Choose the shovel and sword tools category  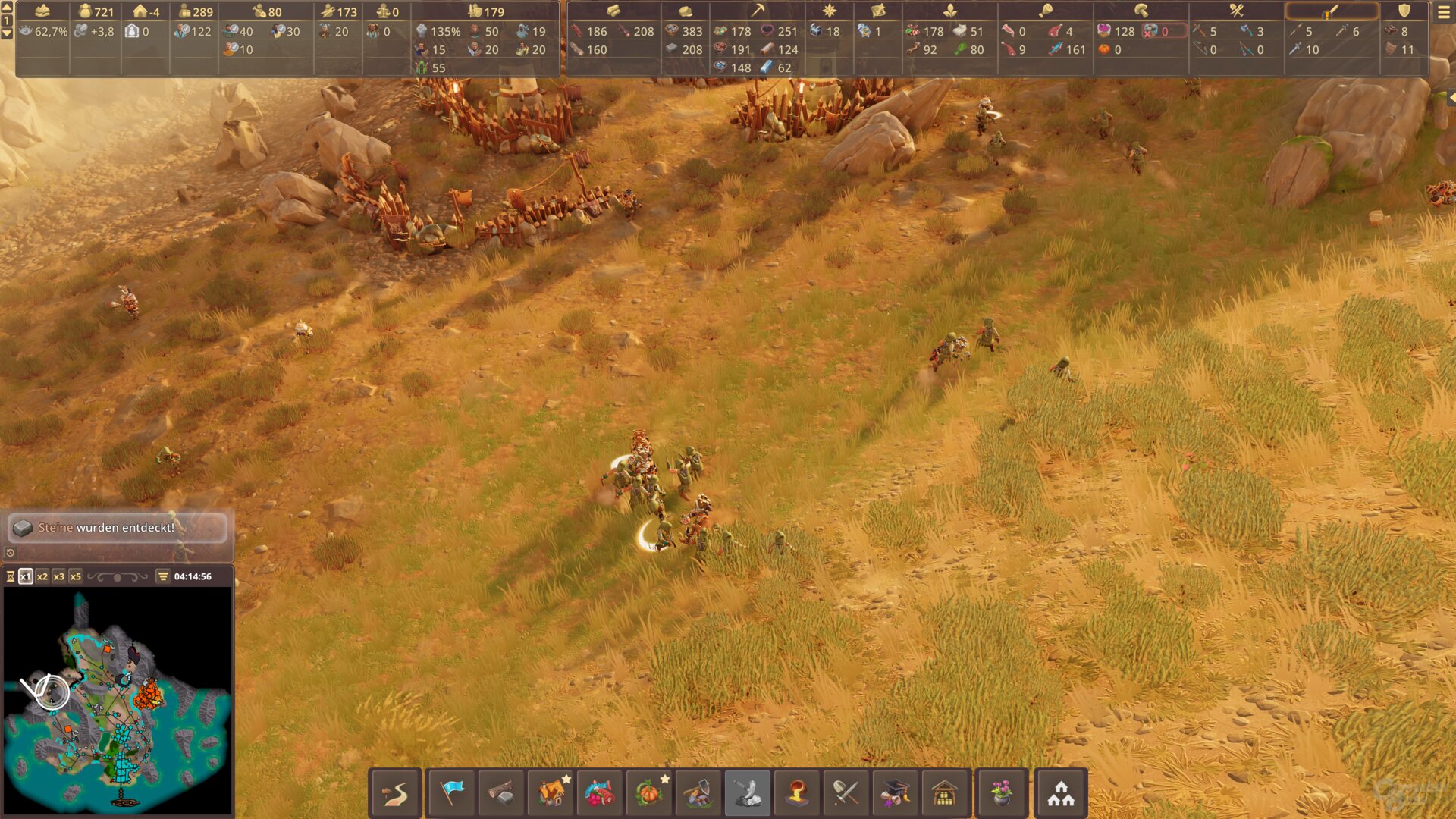pos(846,793)
